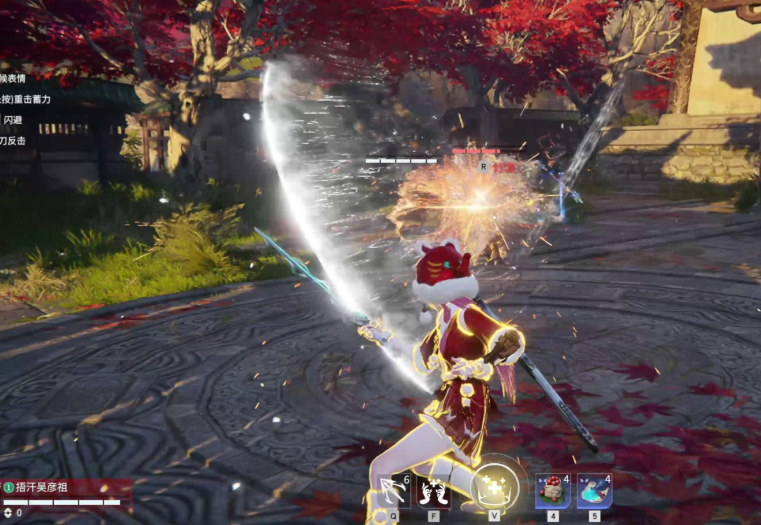
Task: Select the red berry pouch item slot
Action: pos(552,491)
